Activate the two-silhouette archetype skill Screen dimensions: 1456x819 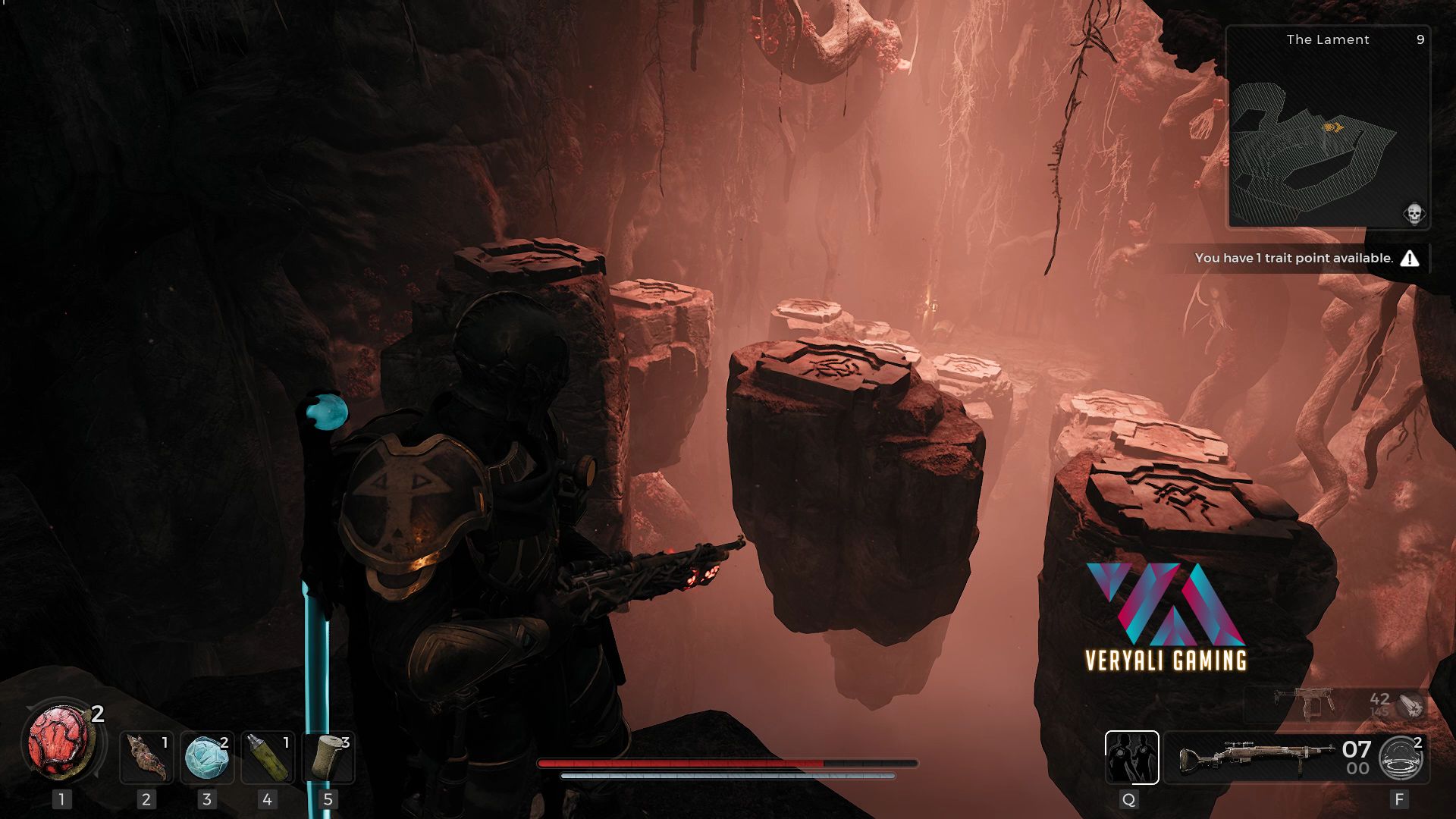[1131, 757]
